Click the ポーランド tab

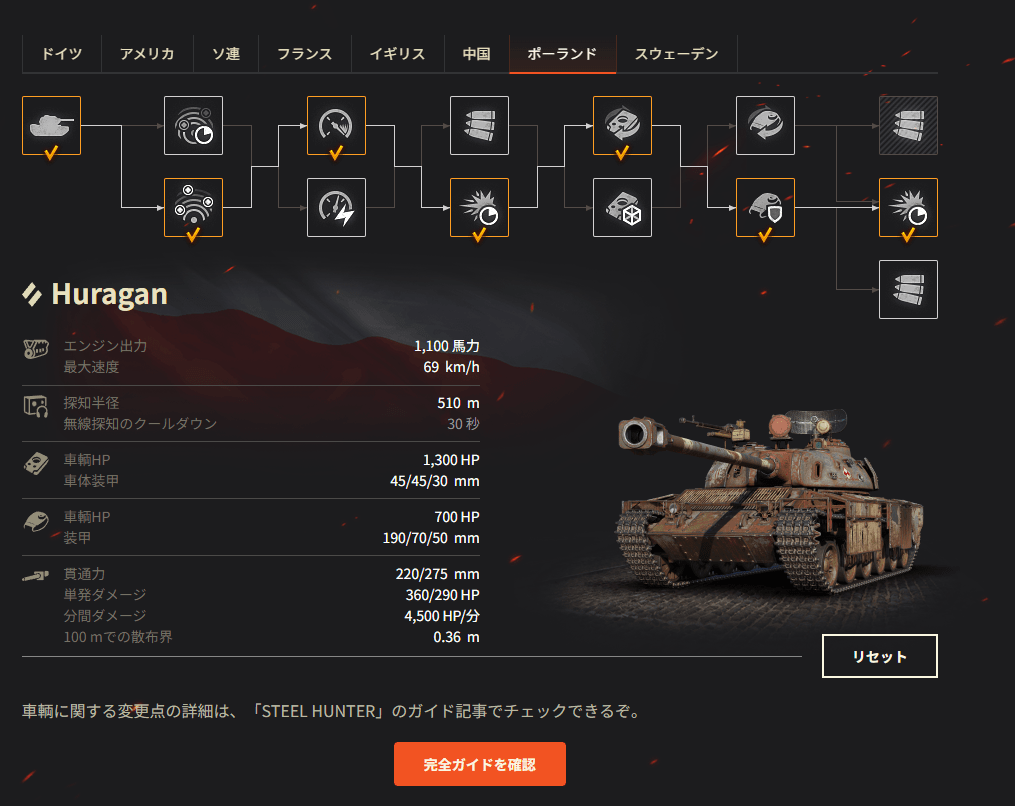coord(562,54)
